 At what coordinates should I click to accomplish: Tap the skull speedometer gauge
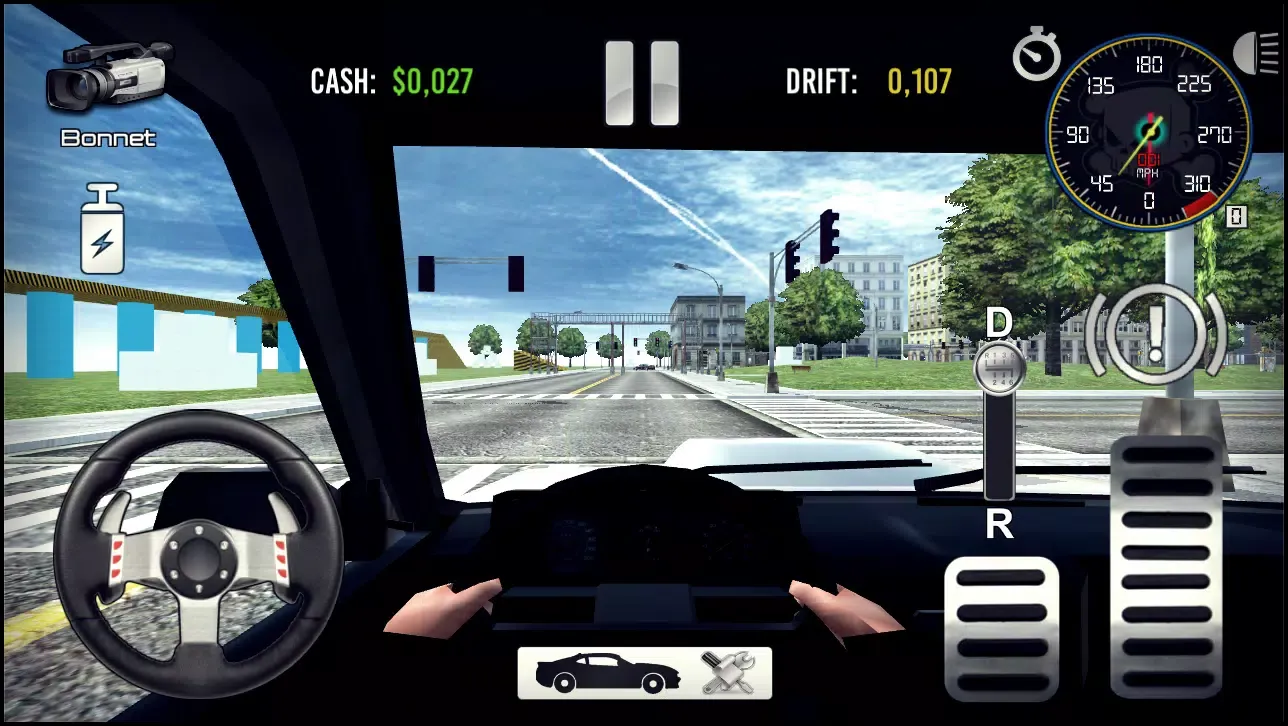coord(1148,130)
